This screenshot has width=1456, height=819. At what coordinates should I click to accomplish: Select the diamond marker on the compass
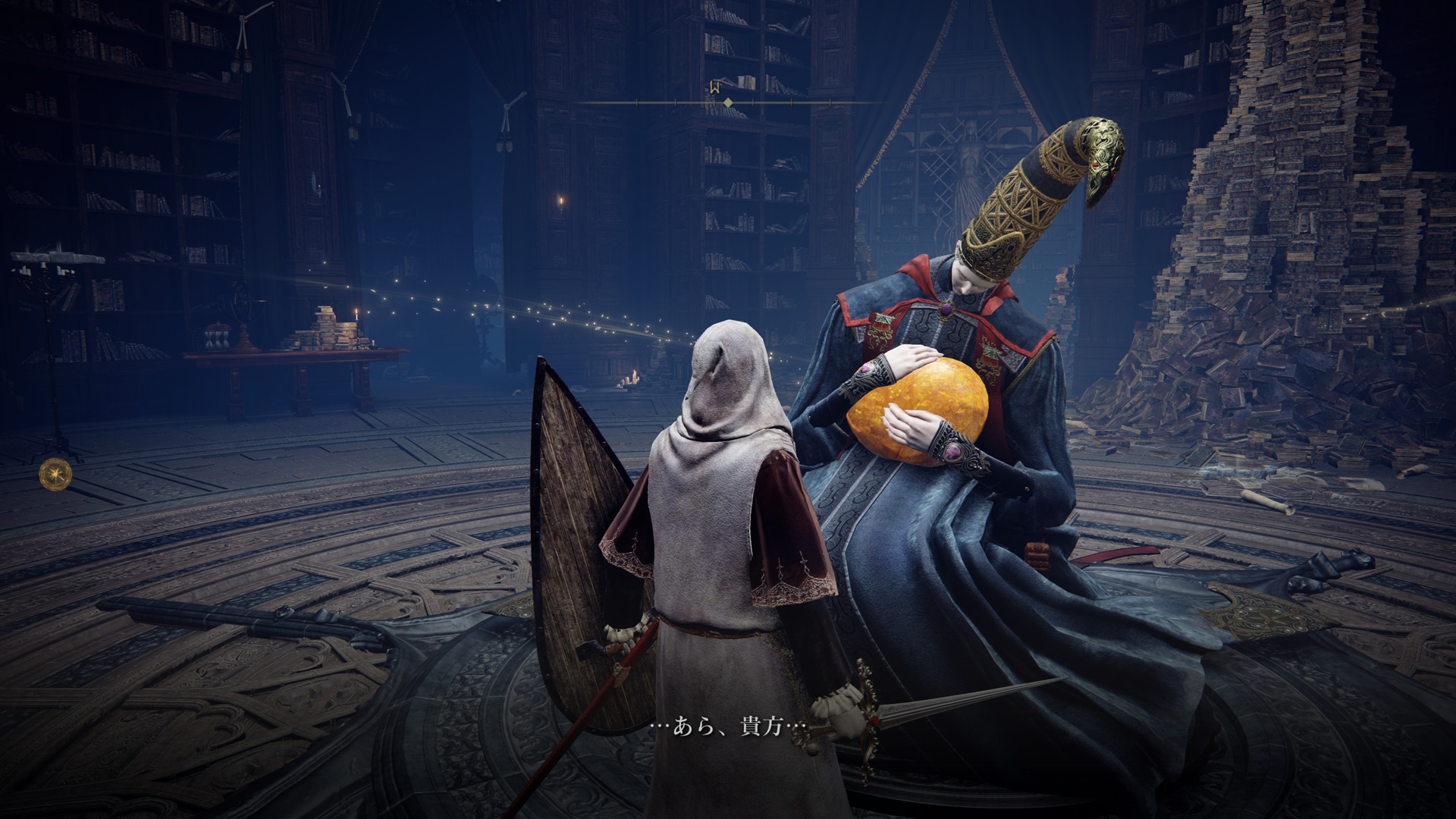point(728,102)
